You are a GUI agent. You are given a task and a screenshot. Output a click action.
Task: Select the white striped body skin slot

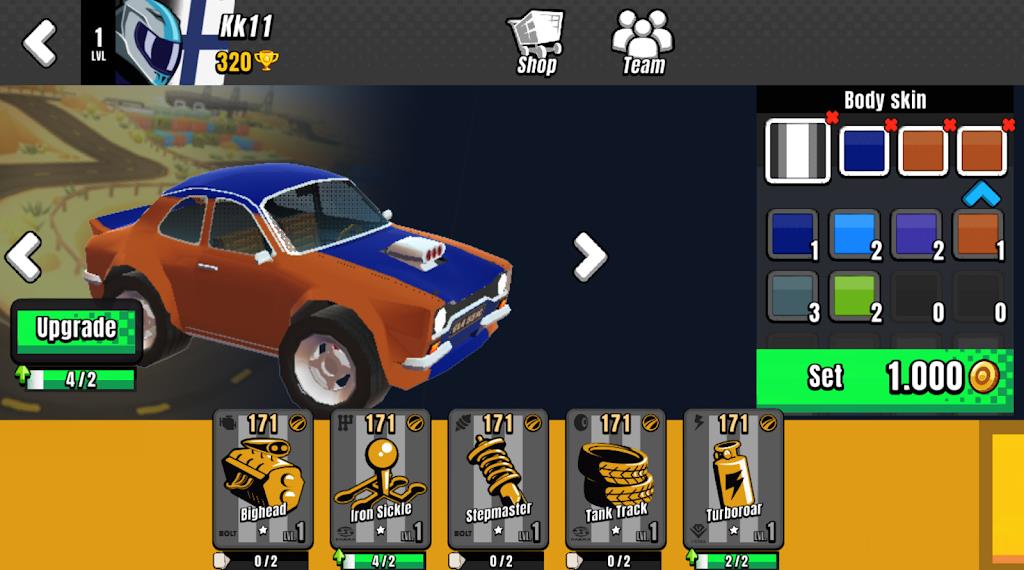798,151
